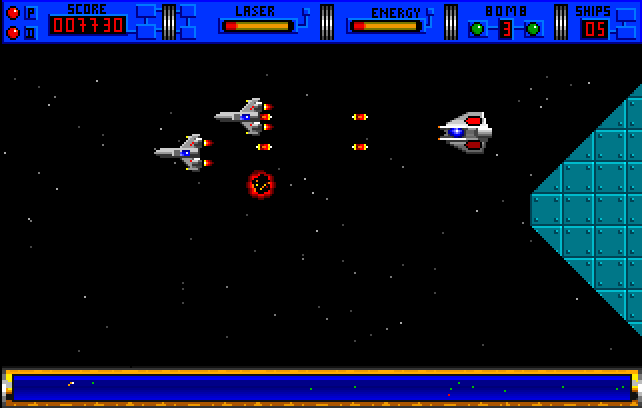Click the P indicator box

pyautogui.click(x=30, y=13)
